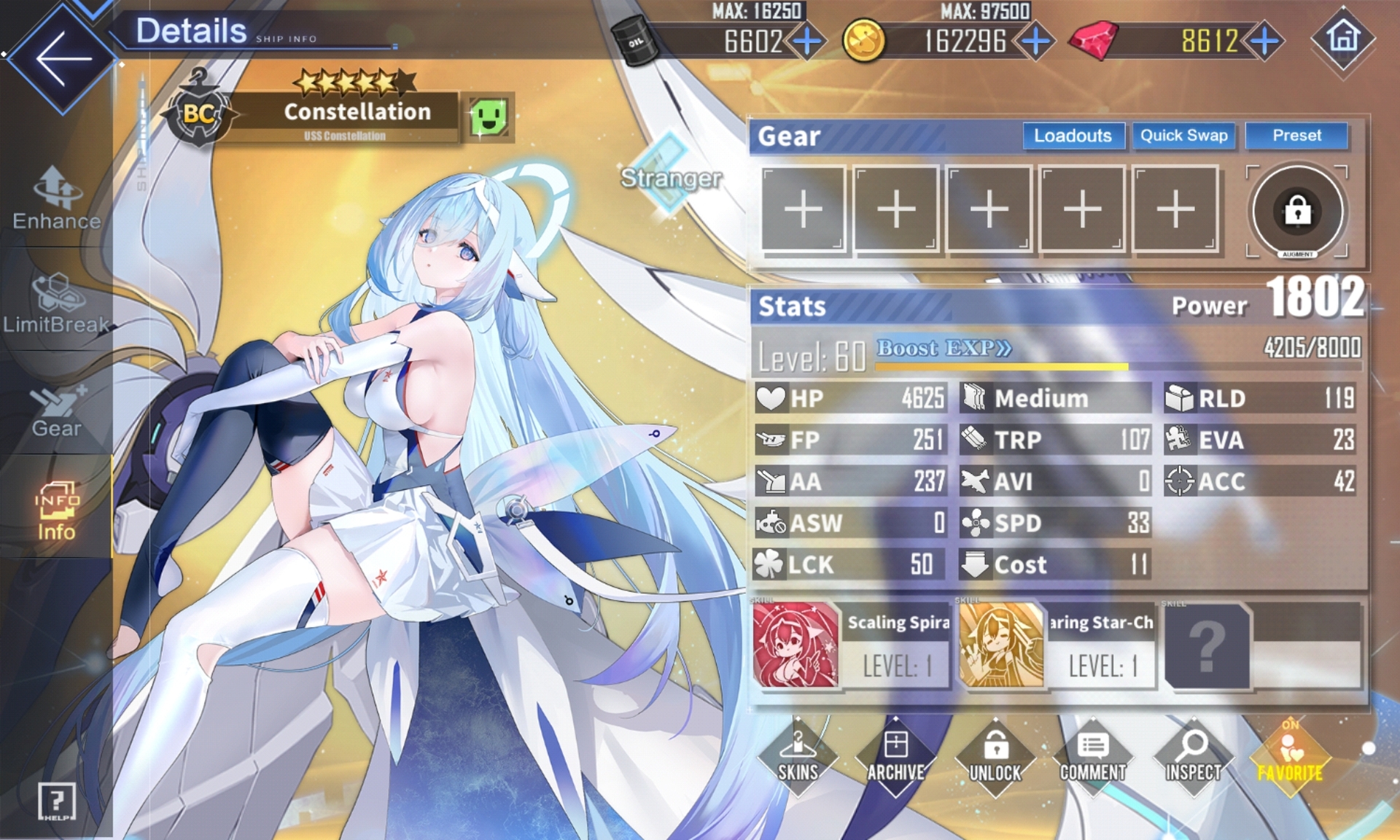Viewport: 1400px width, 840px height.
Task: Activate Boost EXP
Action: 944,349
